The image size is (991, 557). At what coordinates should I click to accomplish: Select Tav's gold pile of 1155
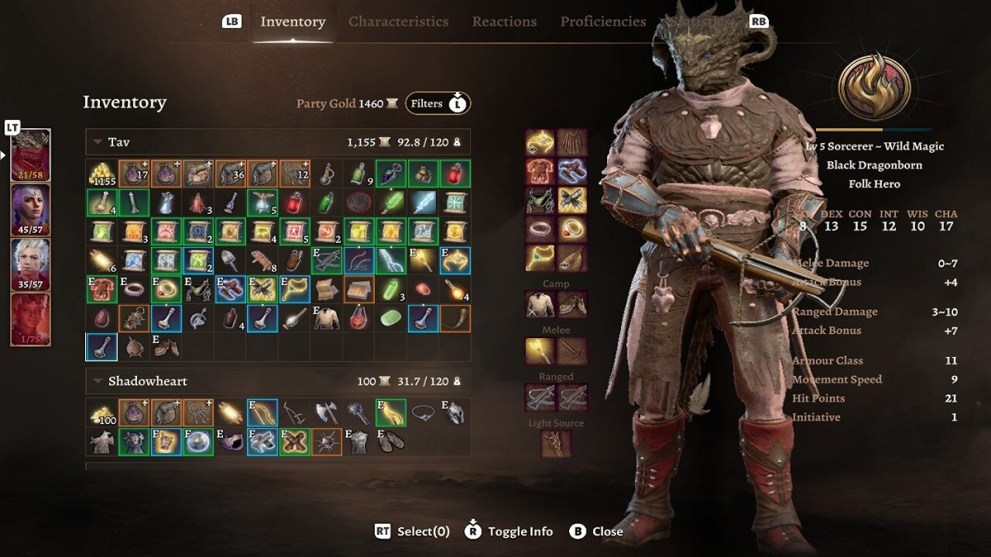pos(101,174)
